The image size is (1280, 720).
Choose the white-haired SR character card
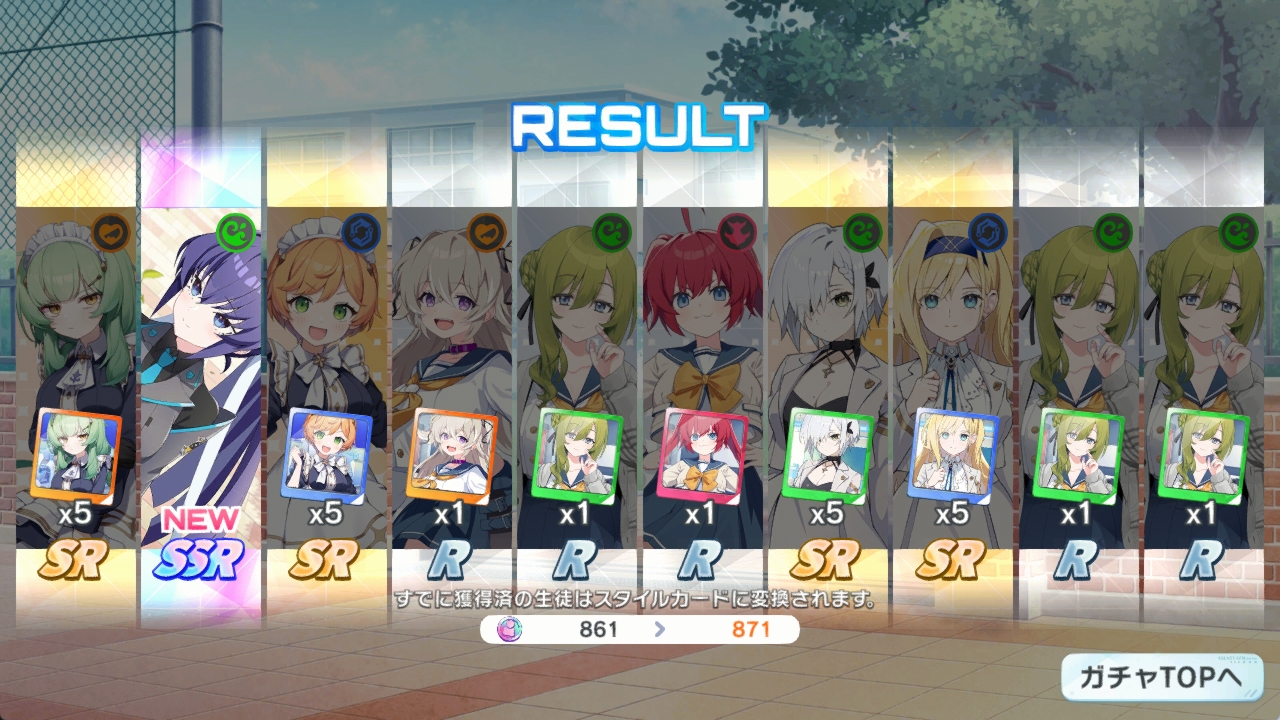pyautogui.click(x=827, y=380)
